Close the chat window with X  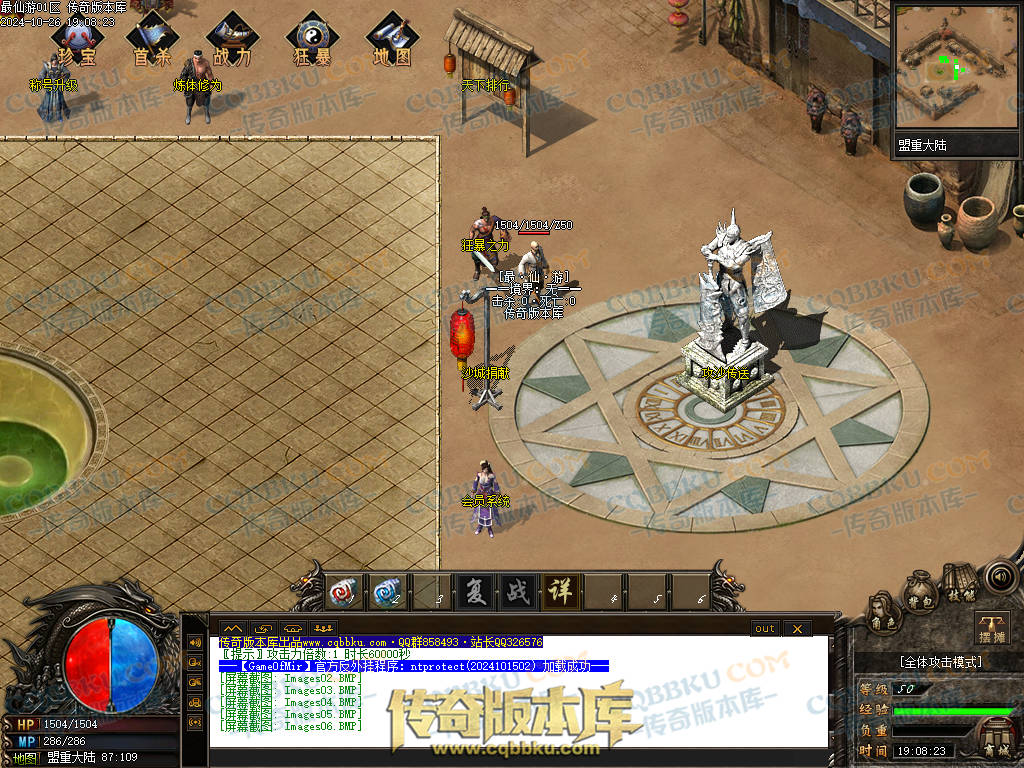point(796,628)
